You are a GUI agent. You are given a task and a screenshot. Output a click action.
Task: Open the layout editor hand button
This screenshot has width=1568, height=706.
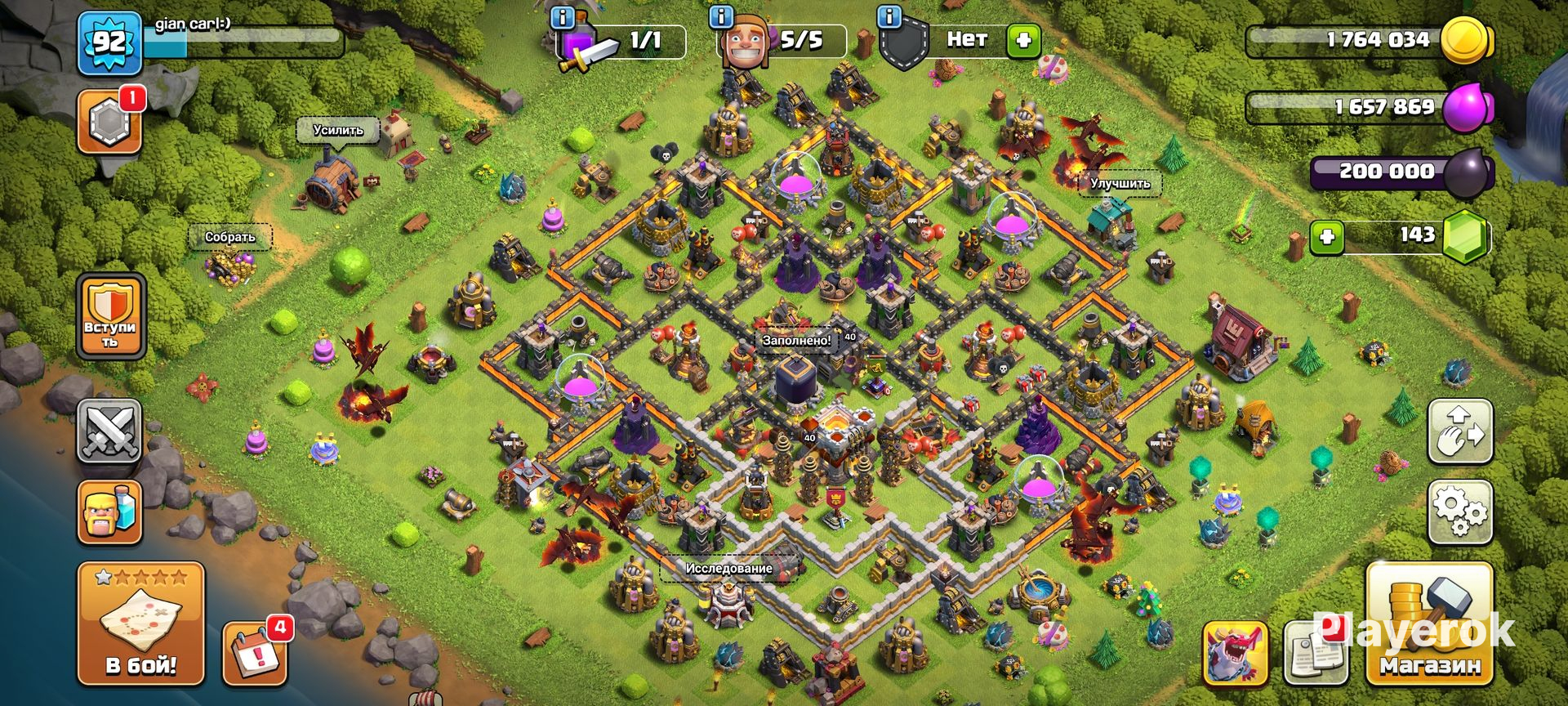pos(1460,431)
